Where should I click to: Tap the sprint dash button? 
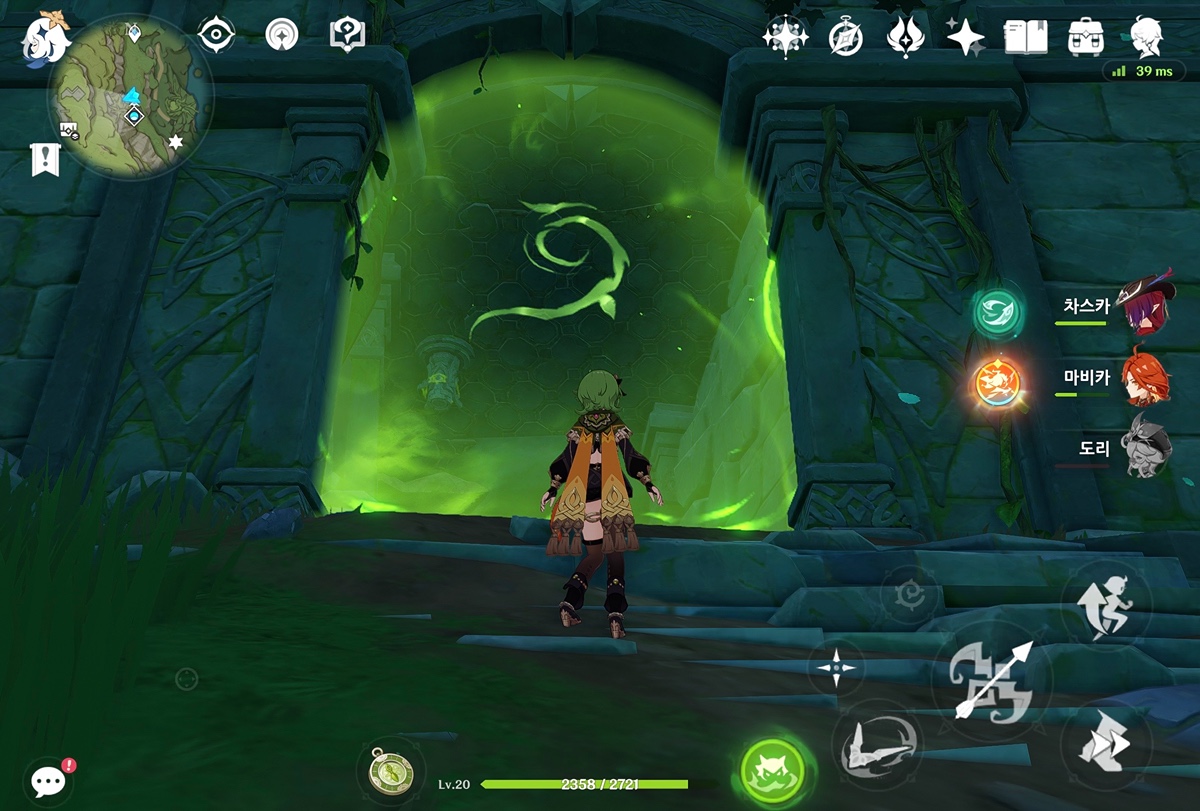pos(1104,743)
